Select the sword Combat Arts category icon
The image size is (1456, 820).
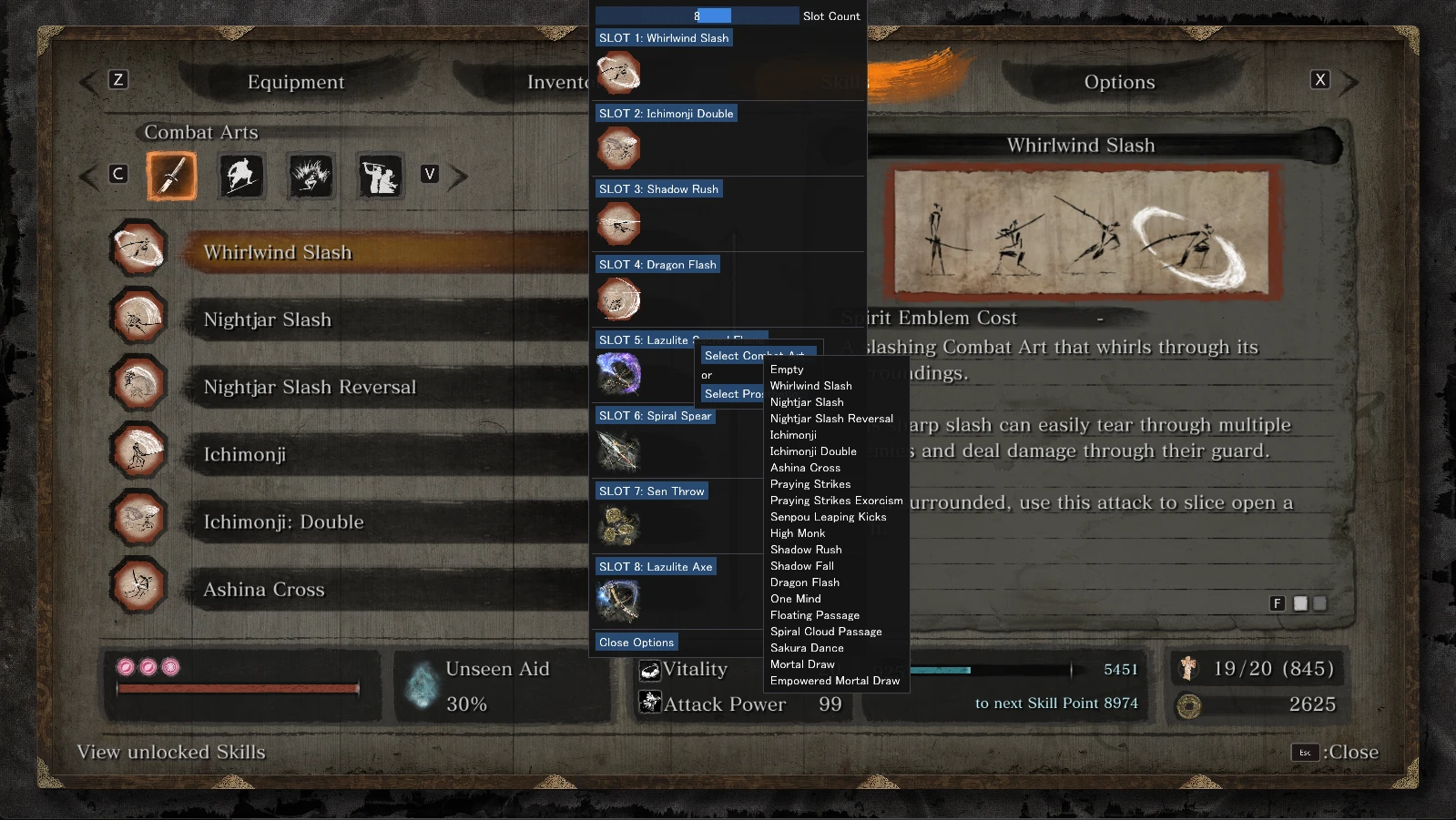coord(172,175)
